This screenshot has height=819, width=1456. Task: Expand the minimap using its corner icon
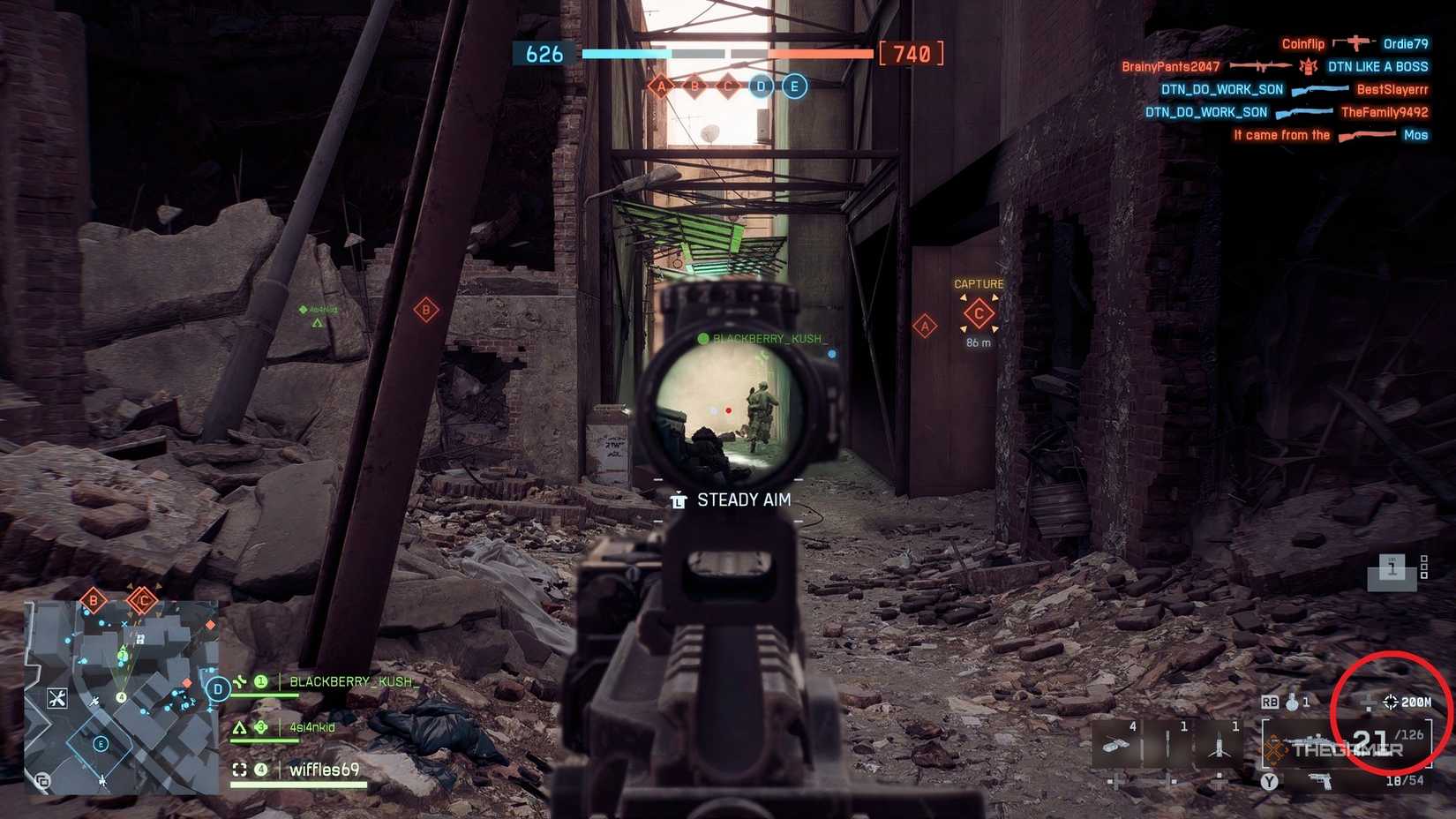pyautogui.click(x=43, y=781)
